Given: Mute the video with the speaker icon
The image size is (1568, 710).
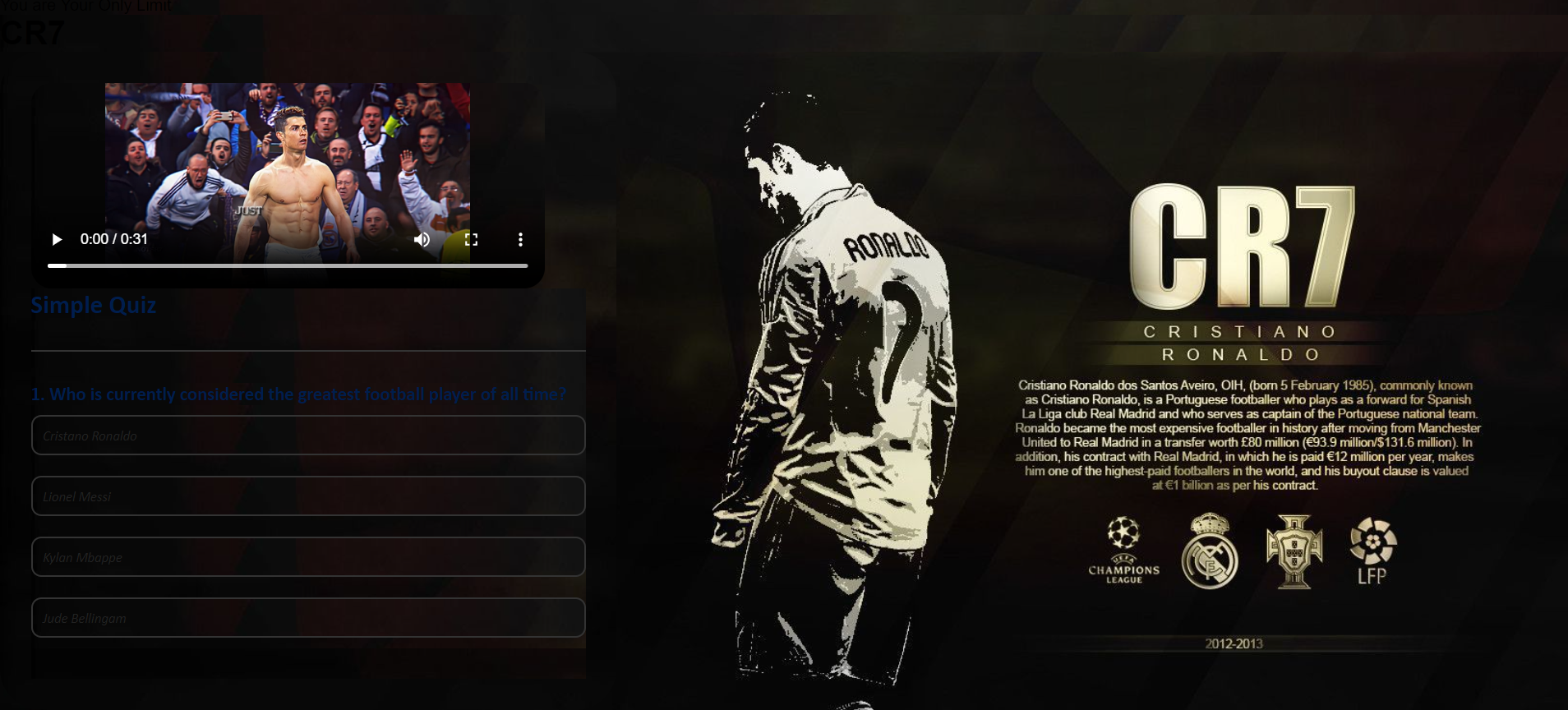Looking at the screenshot, I should click(422, 239).
